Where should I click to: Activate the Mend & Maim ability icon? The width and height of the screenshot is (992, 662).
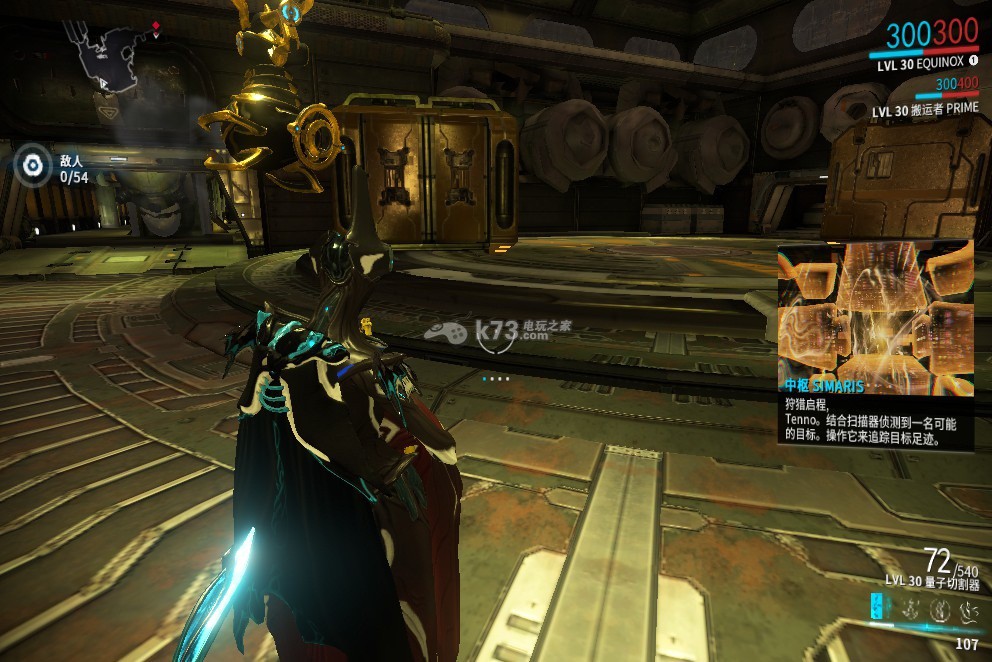click(967, 607)
